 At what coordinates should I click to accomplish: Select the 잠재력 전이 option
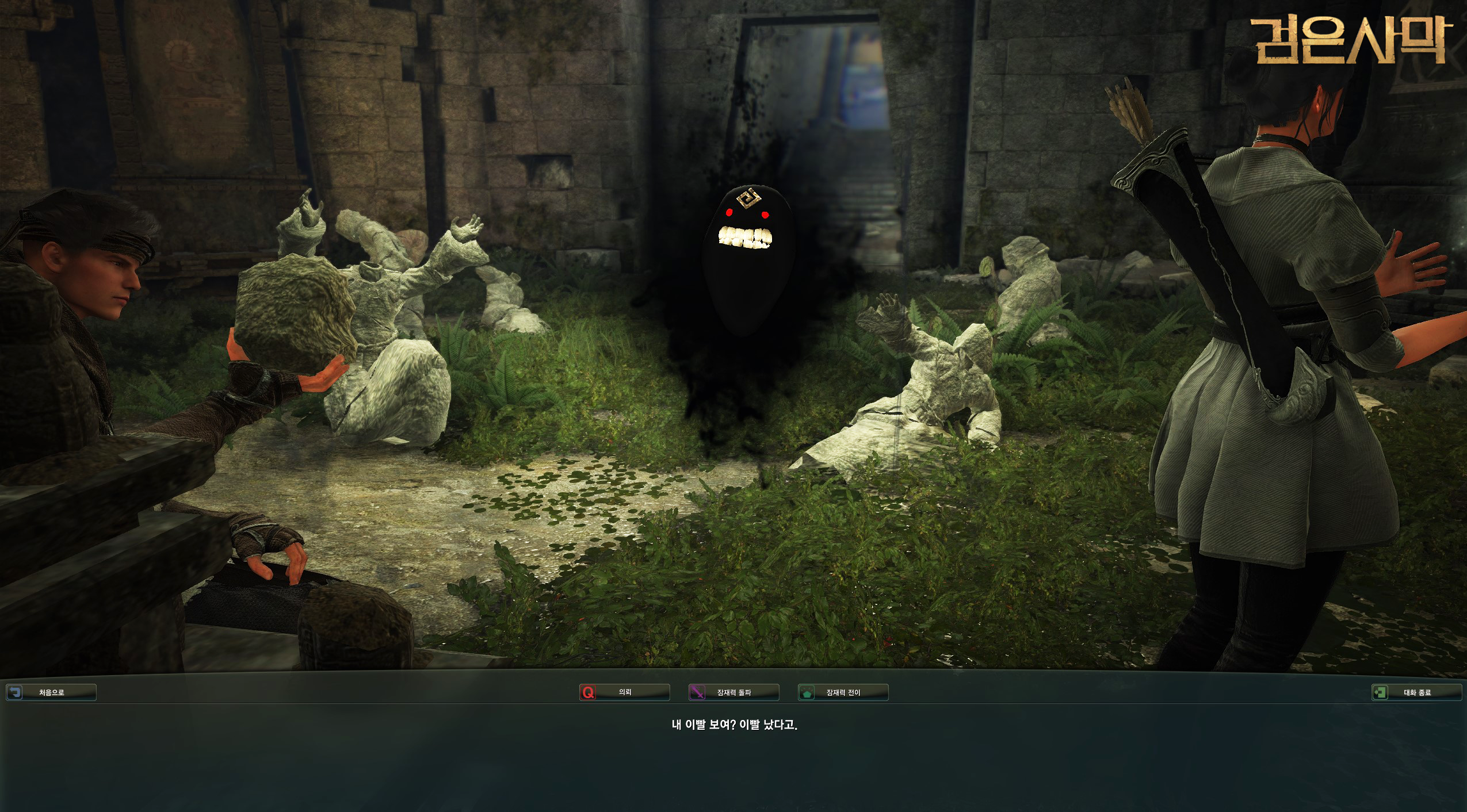(843, 692)
